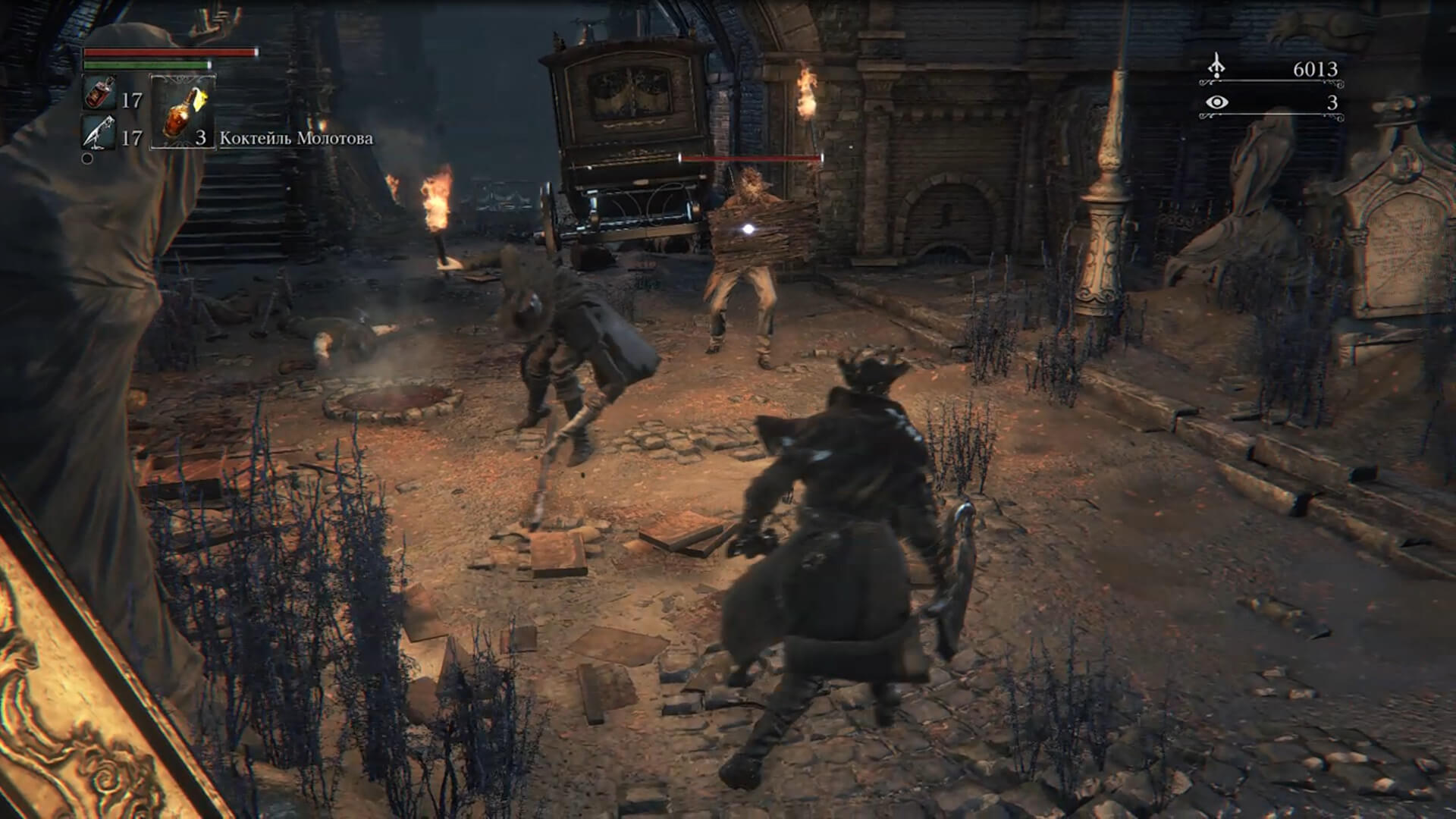This screenshot has height=819, width=1456.
Task: Click the Quicksilver Bullet icon
Action: (x=99, y=133)
